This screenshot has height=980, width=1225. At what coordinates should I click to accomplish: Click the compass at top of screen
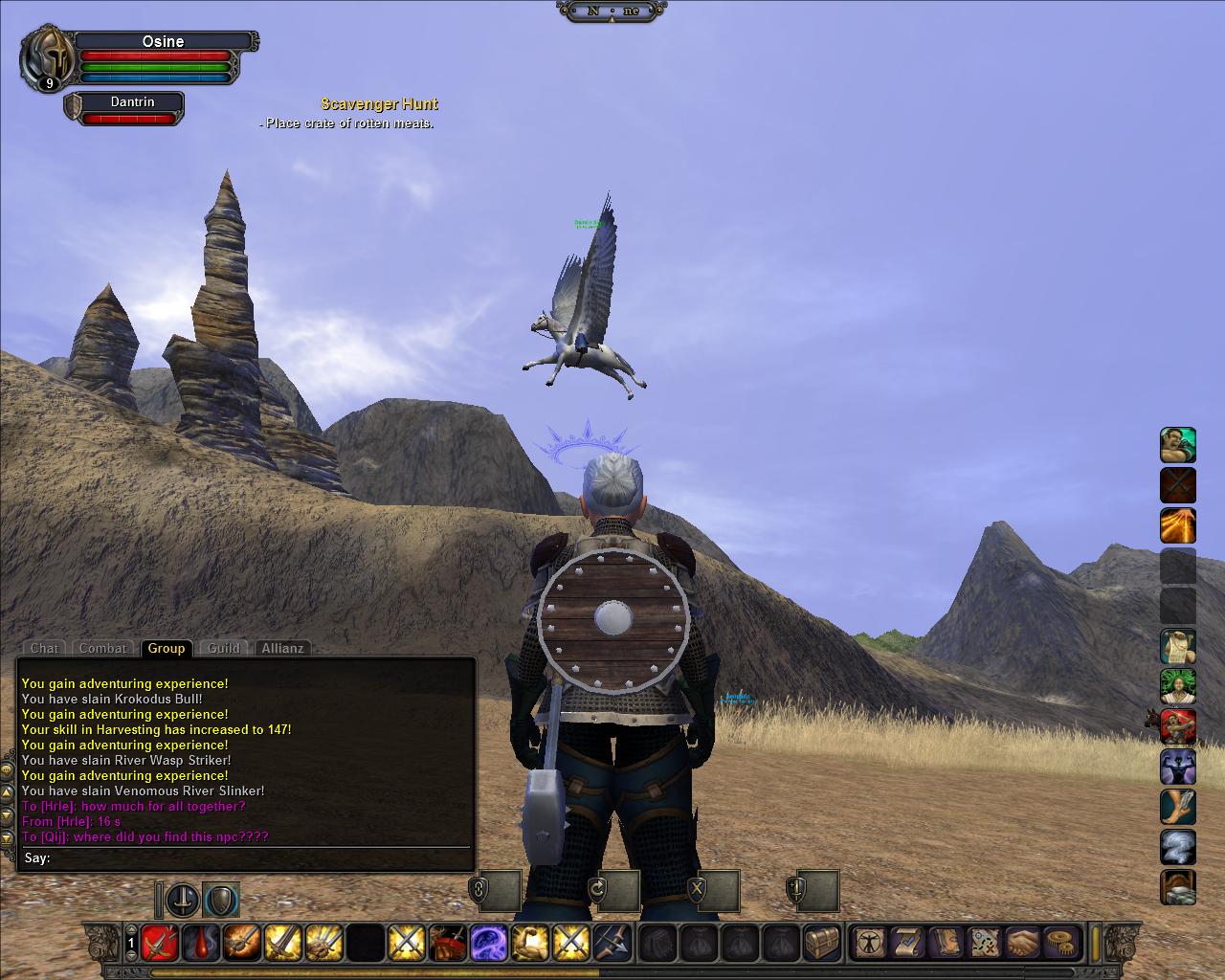[x=612, y=11]
